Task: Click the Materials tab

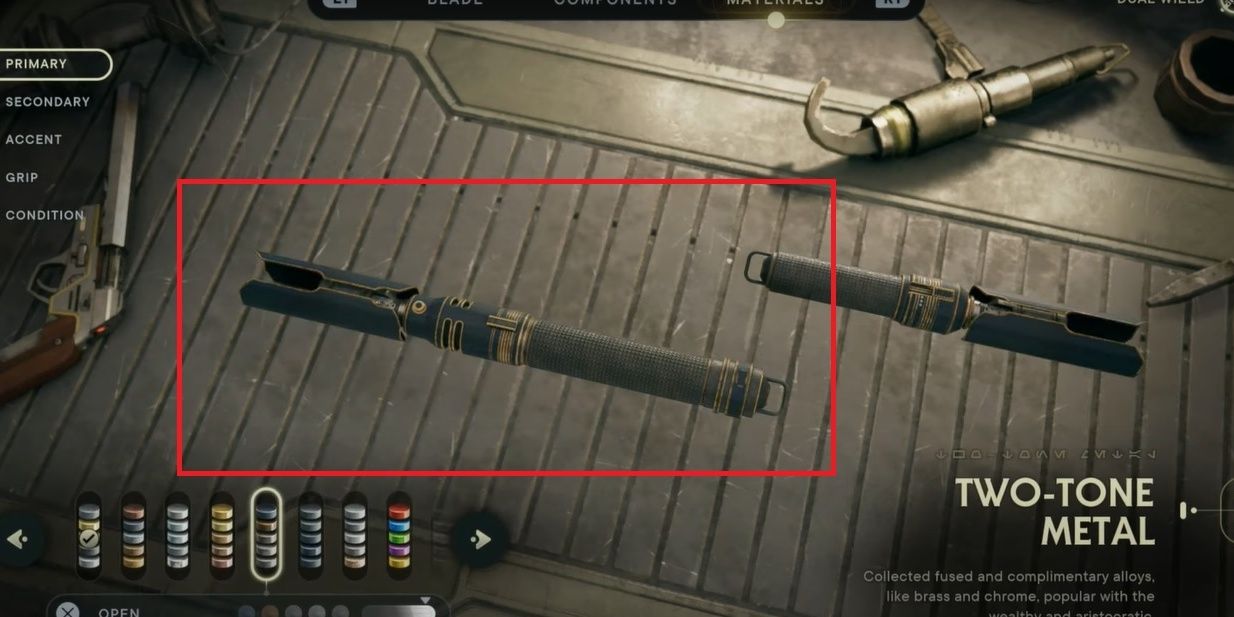Action: pyautogui.click(x=776, y=4)
